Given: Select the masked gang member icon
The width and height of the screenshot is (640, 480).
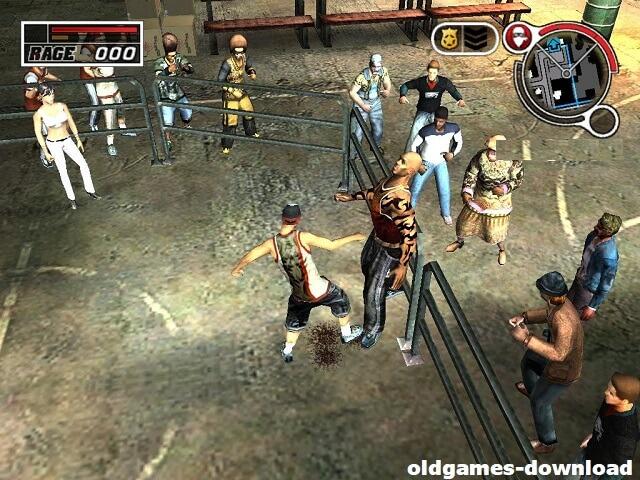Looking at the screenshot, I should 516,38.
